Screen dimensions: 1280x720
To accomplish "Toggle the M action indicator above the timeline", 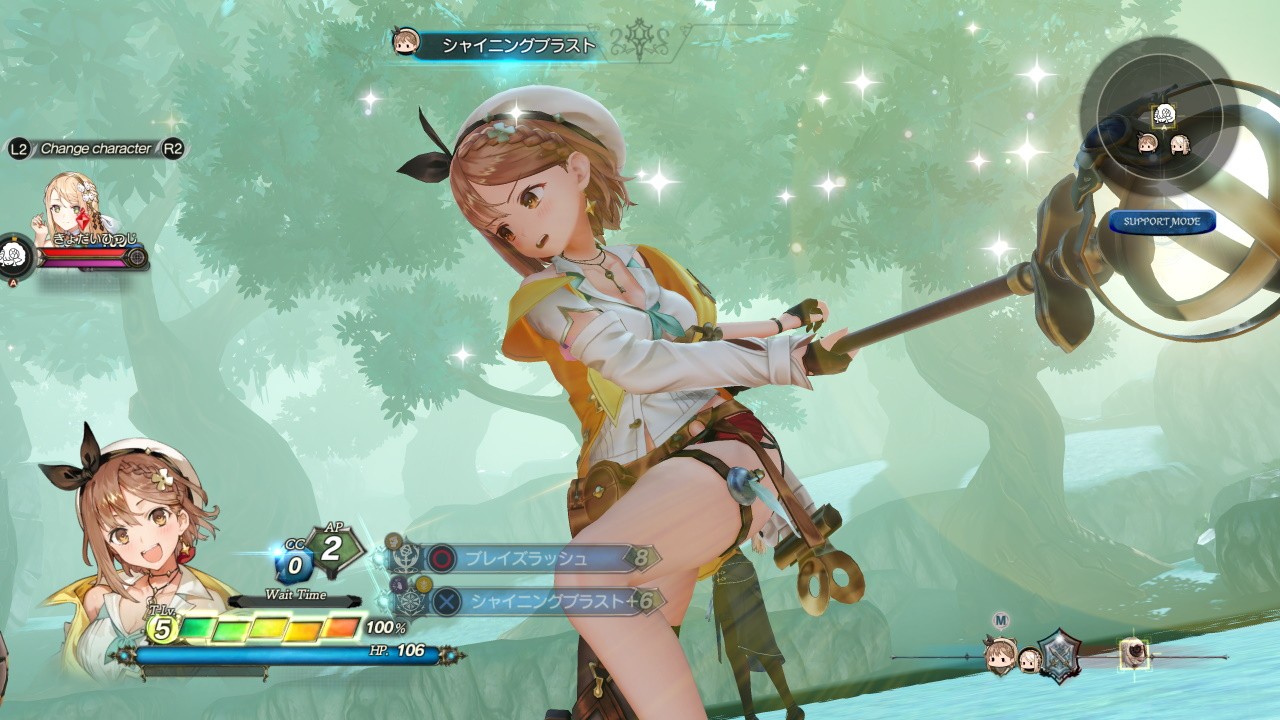I will 1000,619.
